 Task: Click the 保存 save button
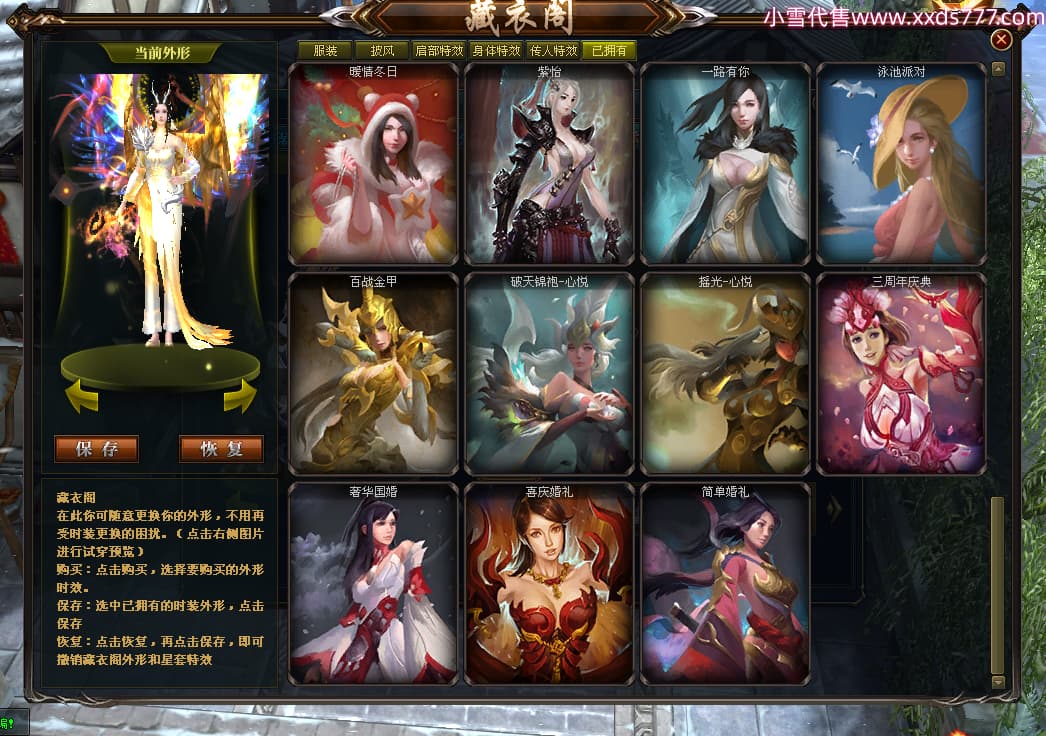coord(96,449)
